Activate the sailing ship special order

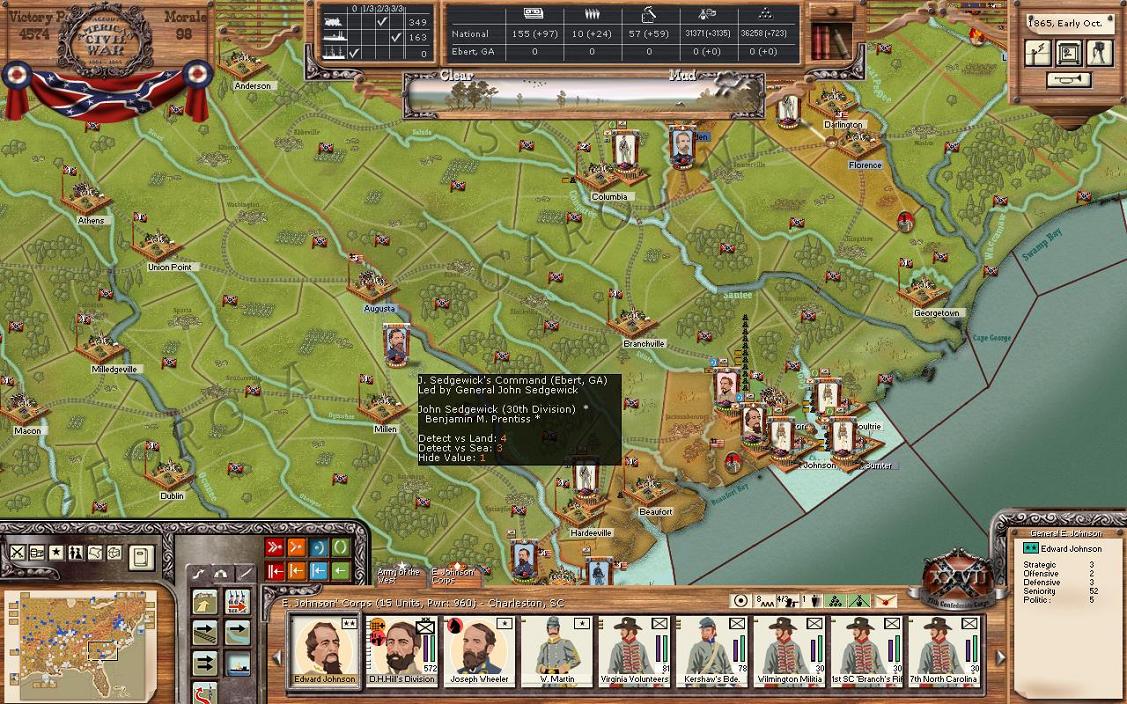coord(237,664)
